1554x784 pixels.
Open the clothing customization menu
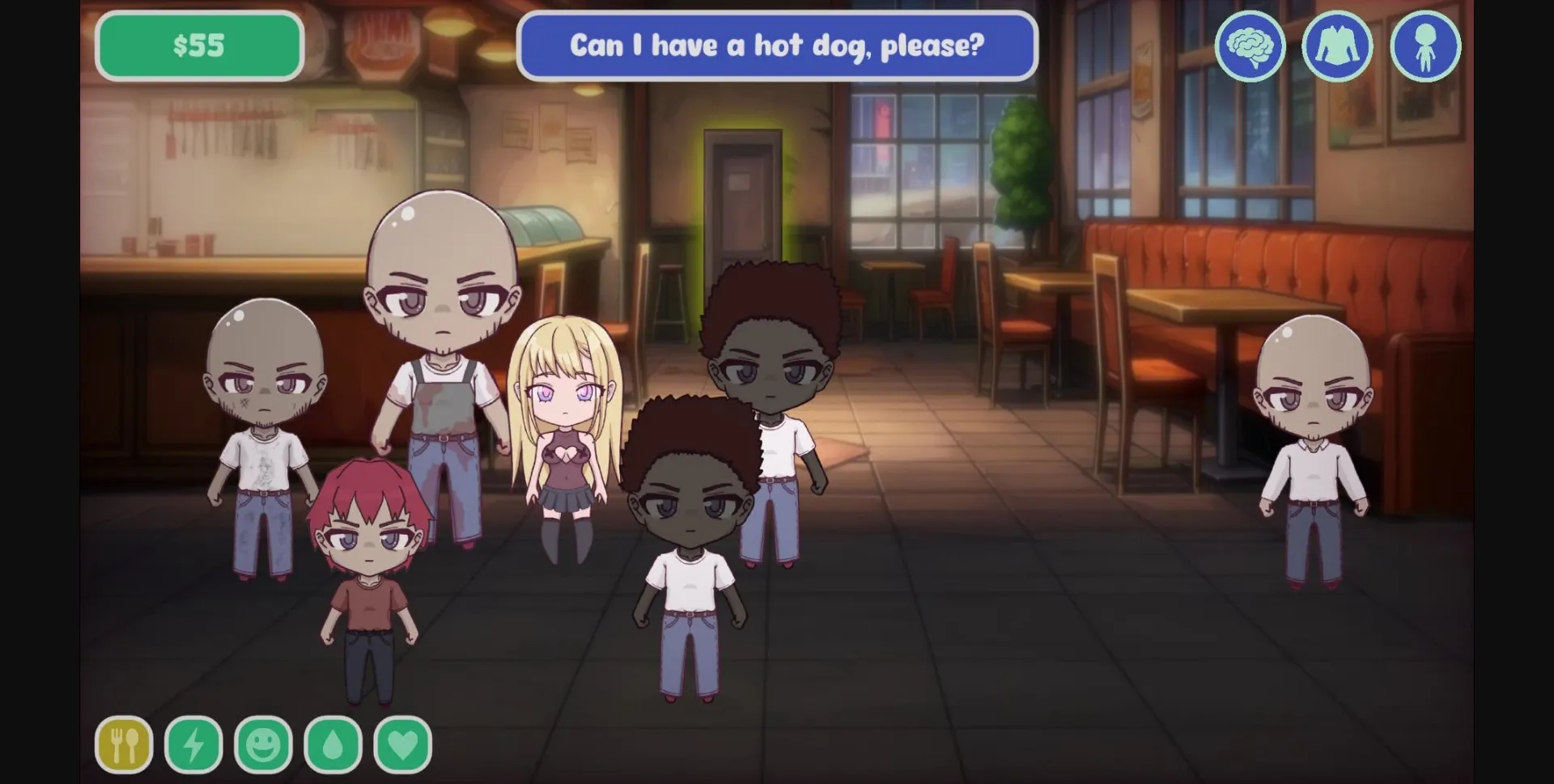(1338, 46)
